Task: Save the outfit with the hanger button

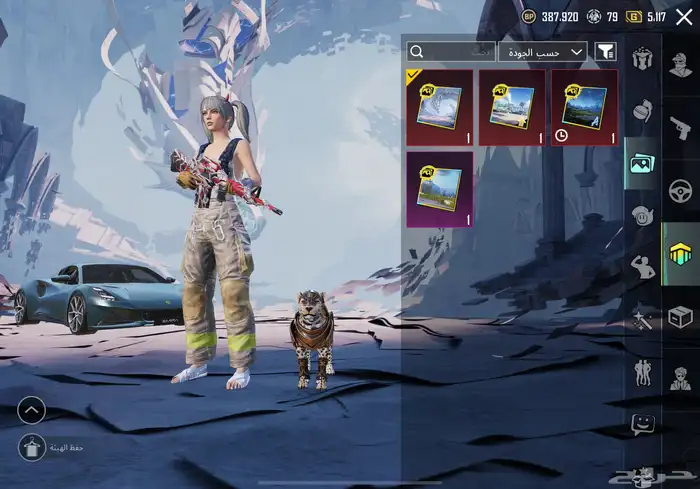Action: tap(31, 448)
